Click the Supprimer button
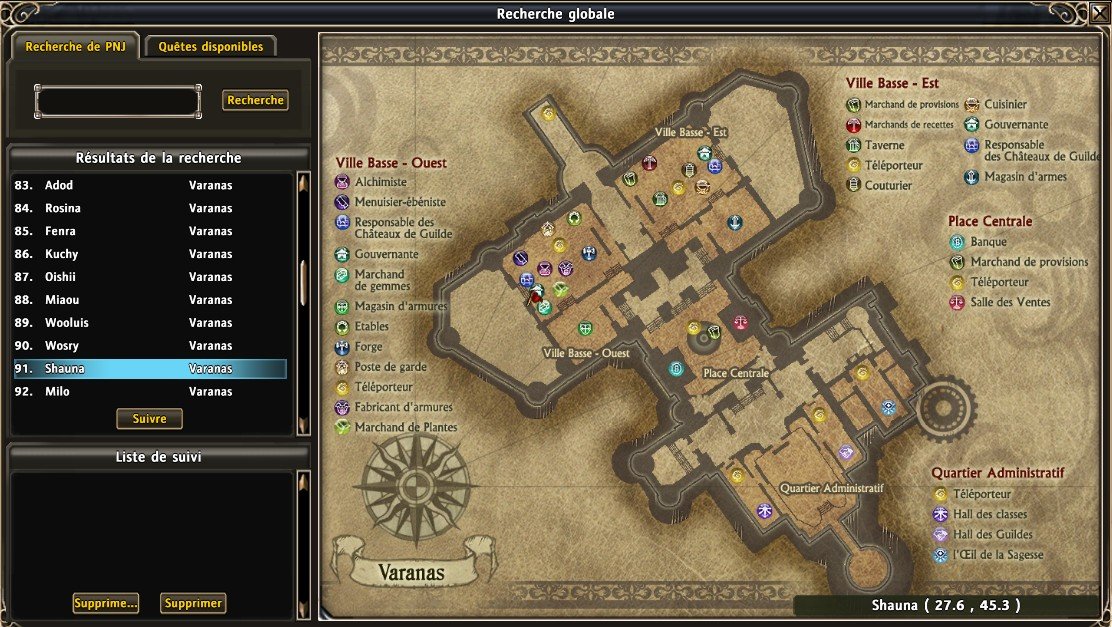Image resolution: width=1112 pixels, height=627 pixels. click(x=192, y=603)
